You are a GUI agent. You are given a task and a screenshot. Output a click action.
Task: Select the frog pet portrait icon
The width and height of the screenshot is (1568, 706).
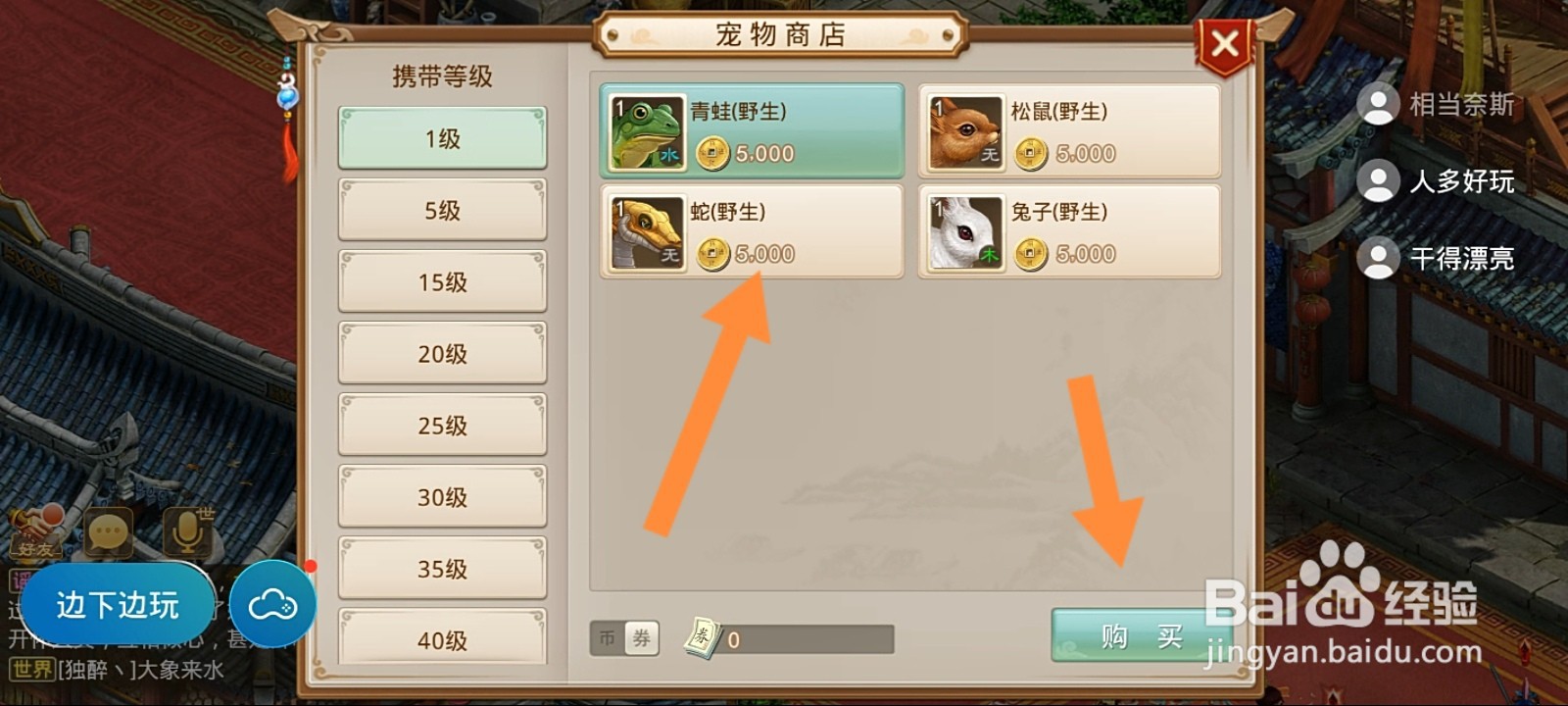point(646,131)
